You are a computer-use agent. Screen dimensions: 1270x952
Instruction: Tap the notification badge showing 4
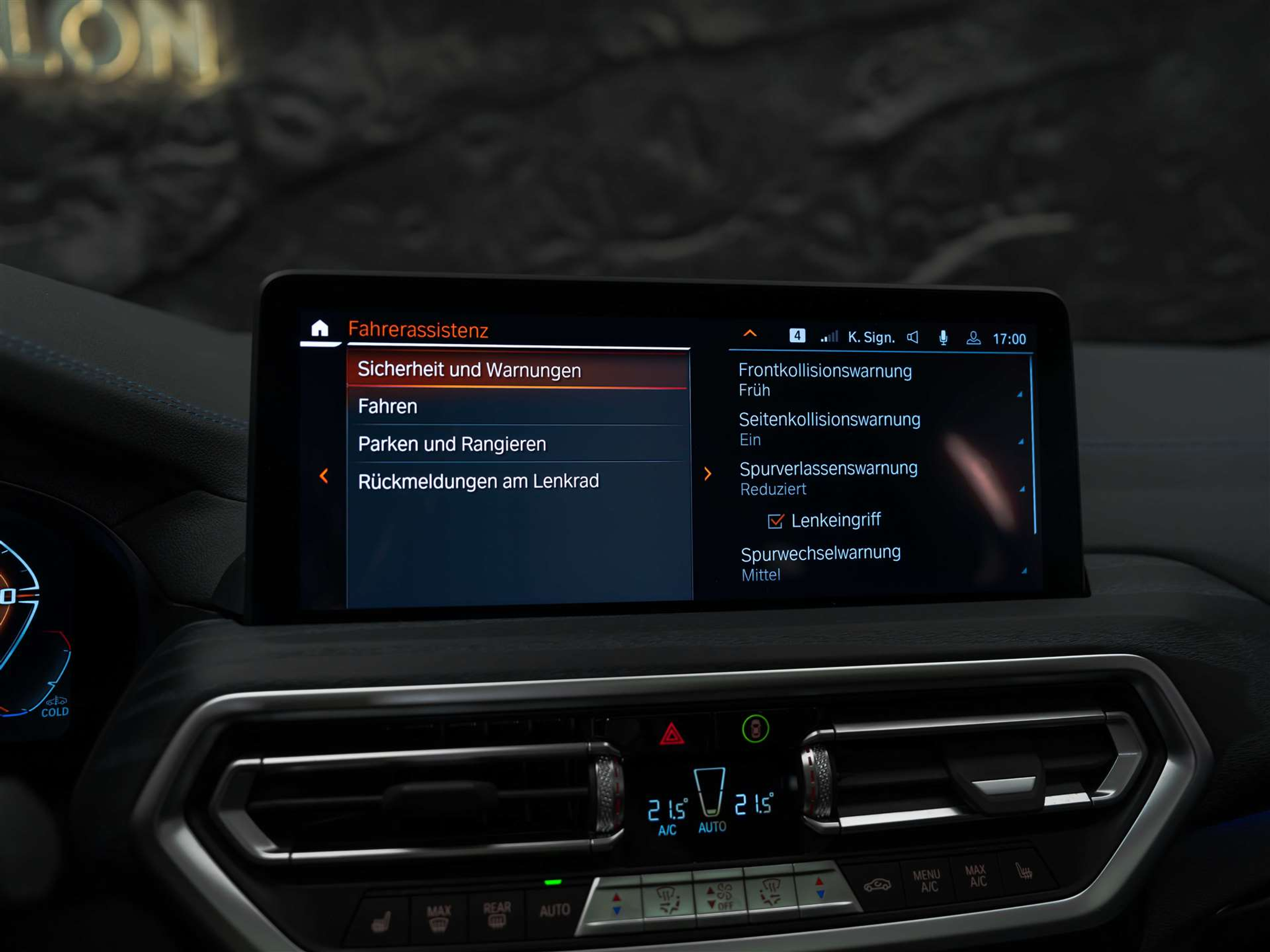pos(797,336)
